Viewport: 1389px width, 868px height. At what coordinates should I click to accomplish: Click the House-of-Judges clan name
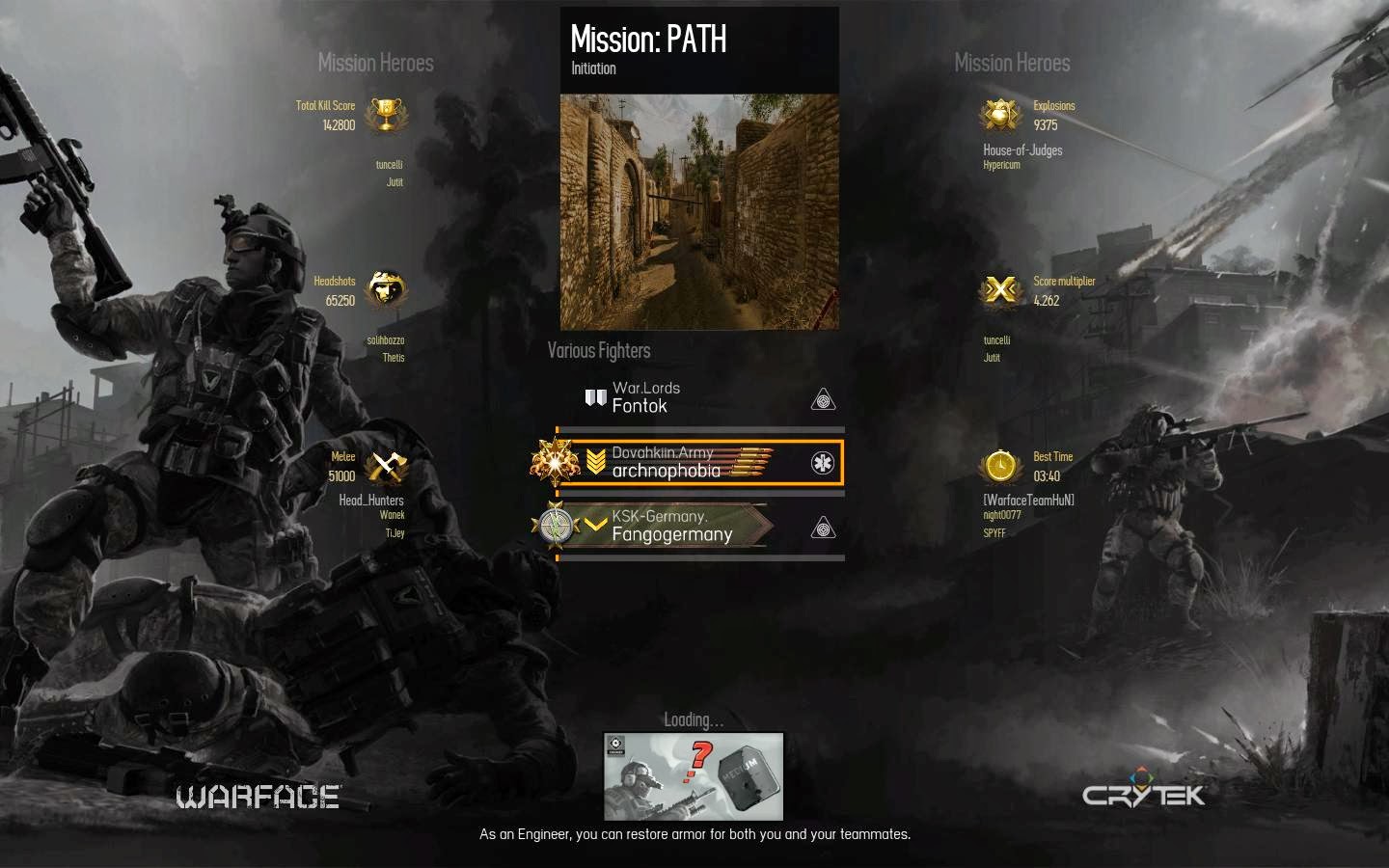click(1024, 149)
